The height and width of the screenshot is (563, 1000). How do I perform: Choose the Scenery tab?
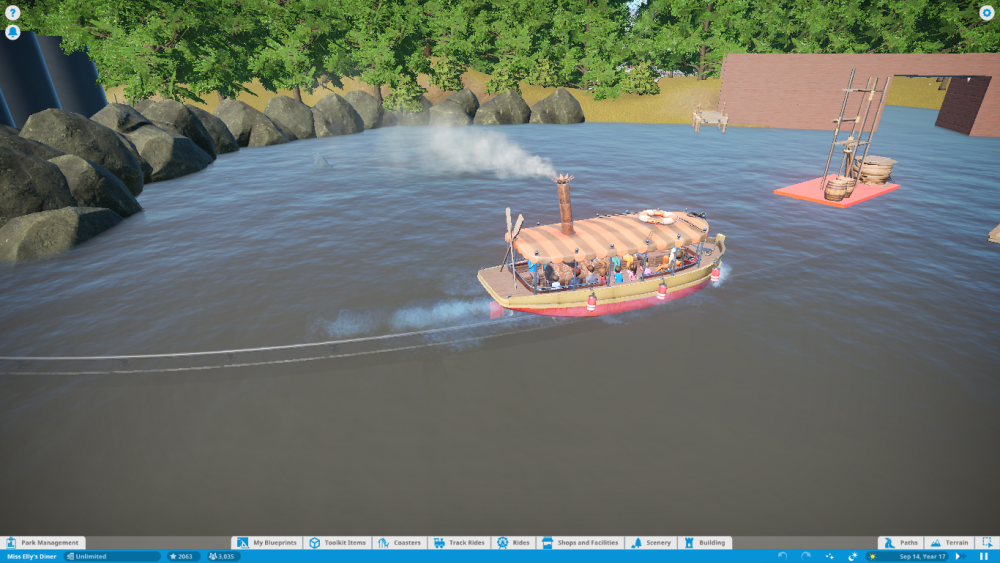(x=651, y=543)
